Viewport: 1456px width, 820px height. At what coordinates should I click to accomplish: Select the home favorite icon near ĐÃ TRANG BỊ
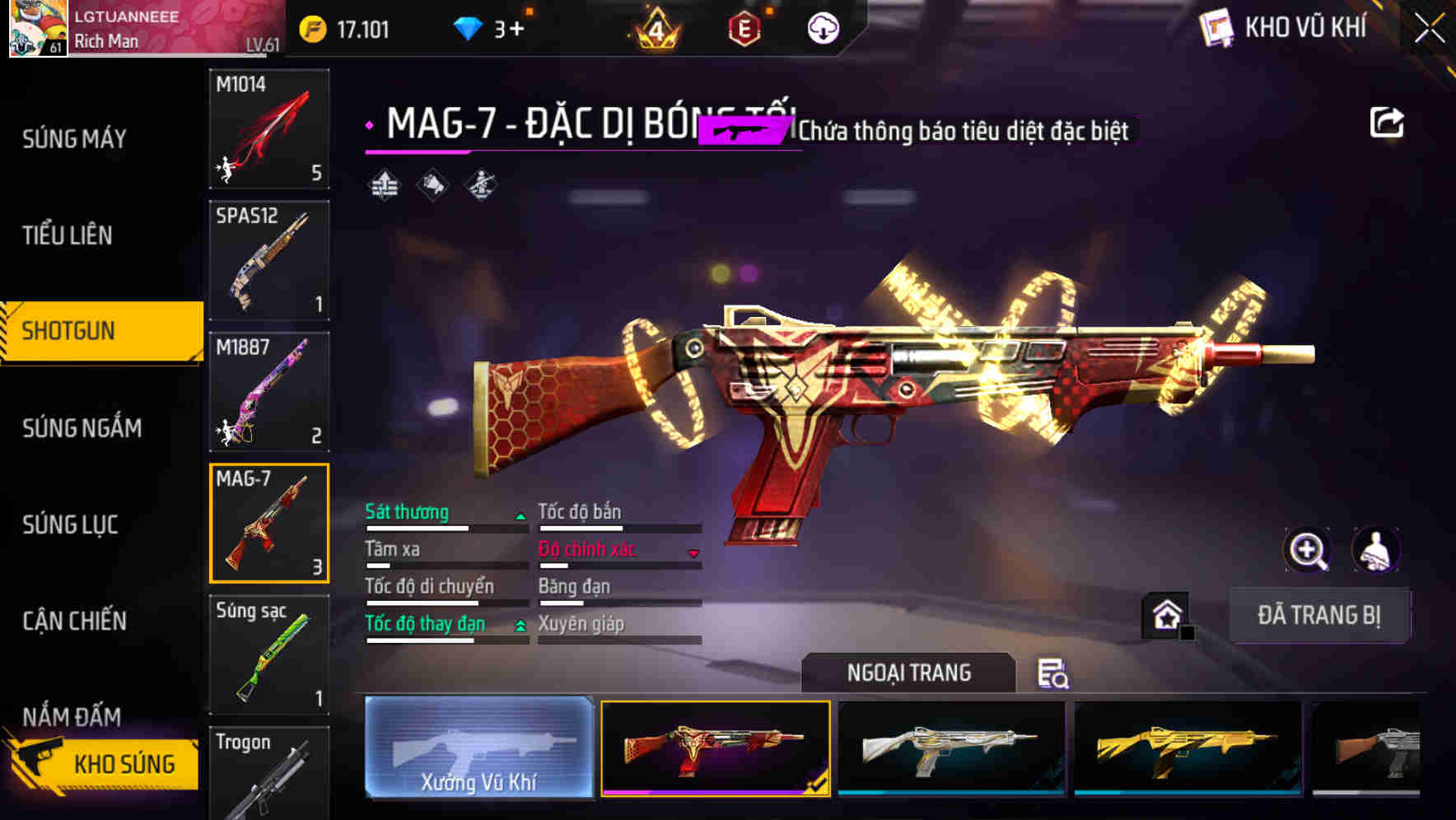click(x=1166, y=613)
